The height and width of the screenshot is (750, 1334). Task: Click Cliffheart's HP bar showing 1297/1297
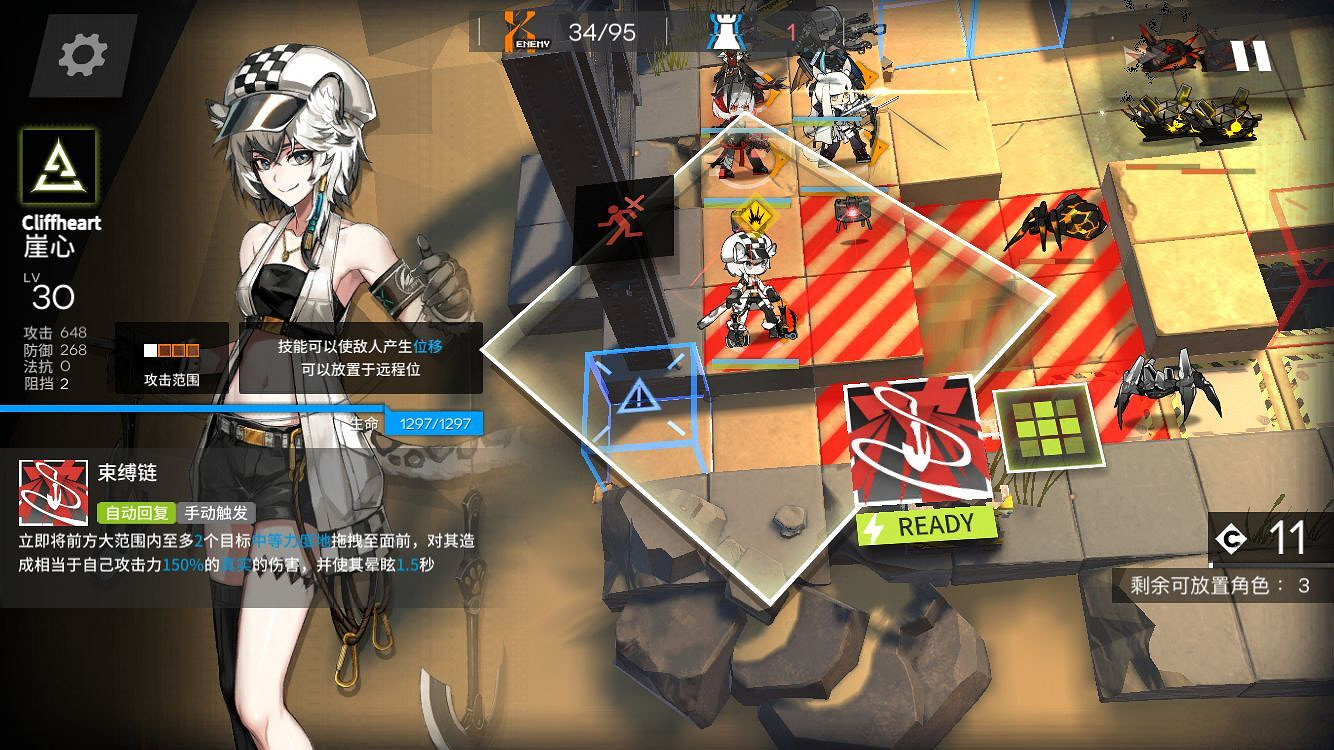pos(435,422)
